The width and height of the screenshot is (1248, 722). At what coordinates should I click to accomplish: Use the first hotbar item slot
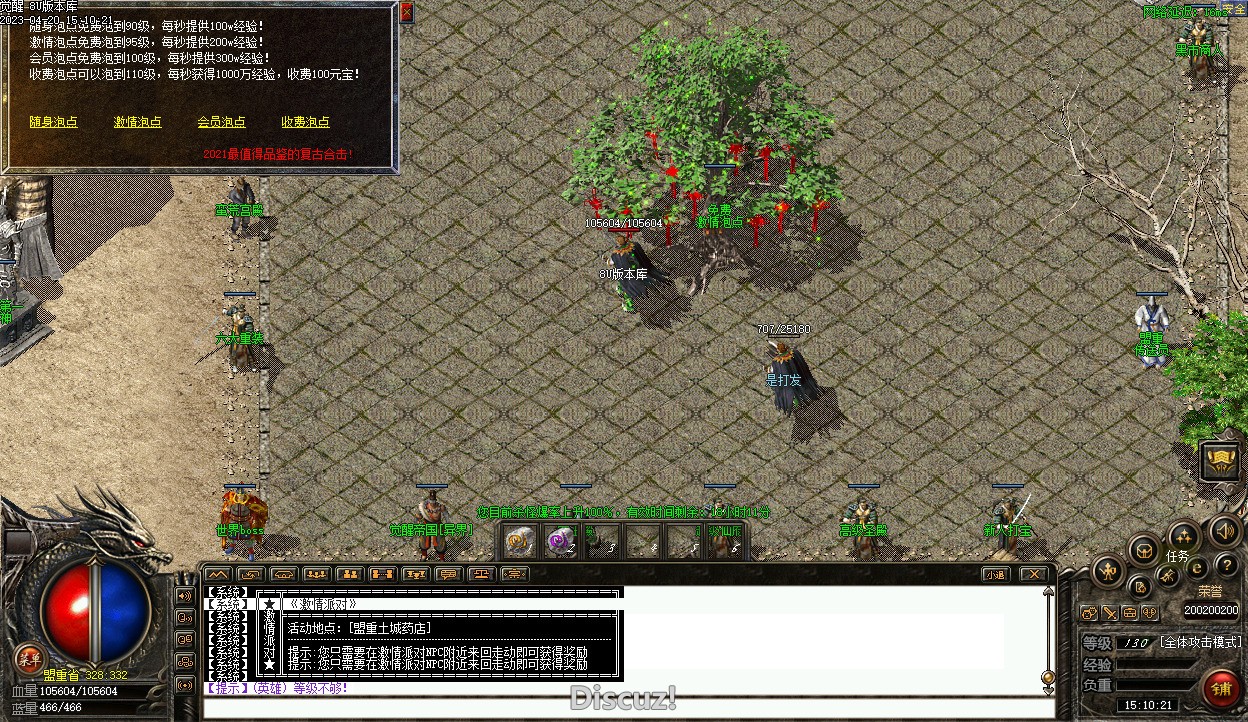point(518,542)
